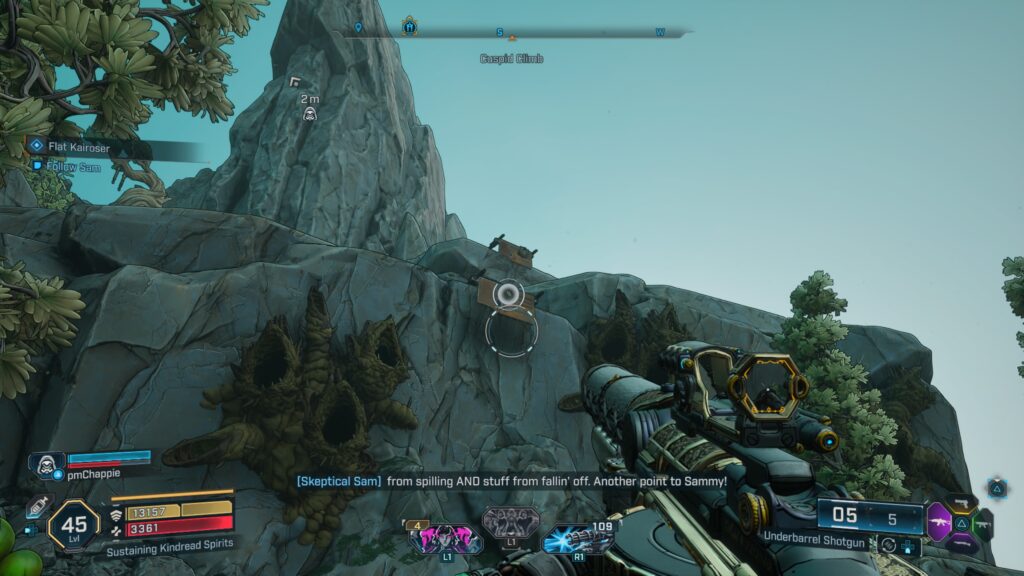Select the Flat Kairoser quest tracker
Screen dimensions: 1024x576
[78, 146]
